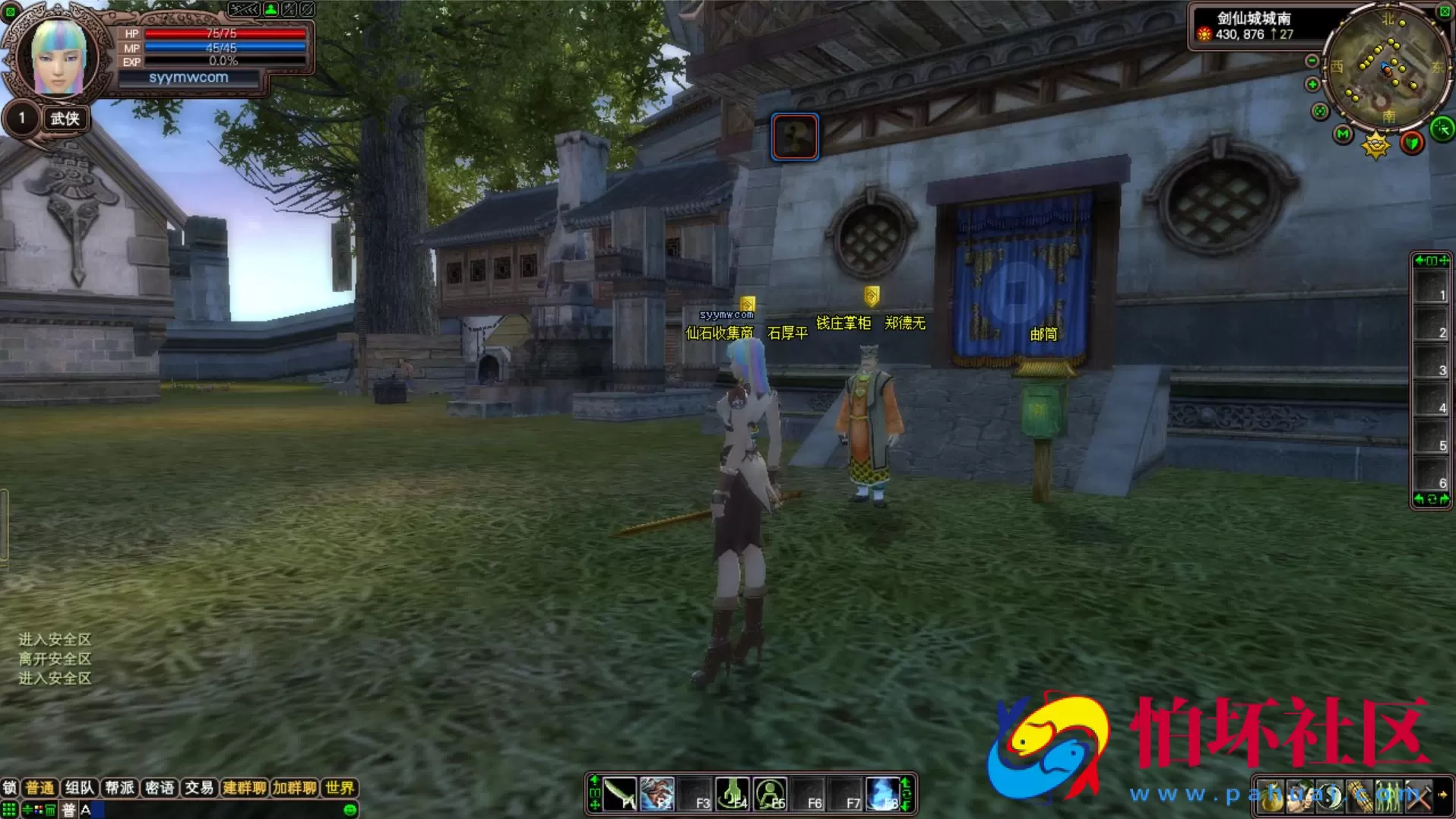Switch to the 密语 whisper tab
Viewport: 1456px width, 819px height.
tap(159, 788)
